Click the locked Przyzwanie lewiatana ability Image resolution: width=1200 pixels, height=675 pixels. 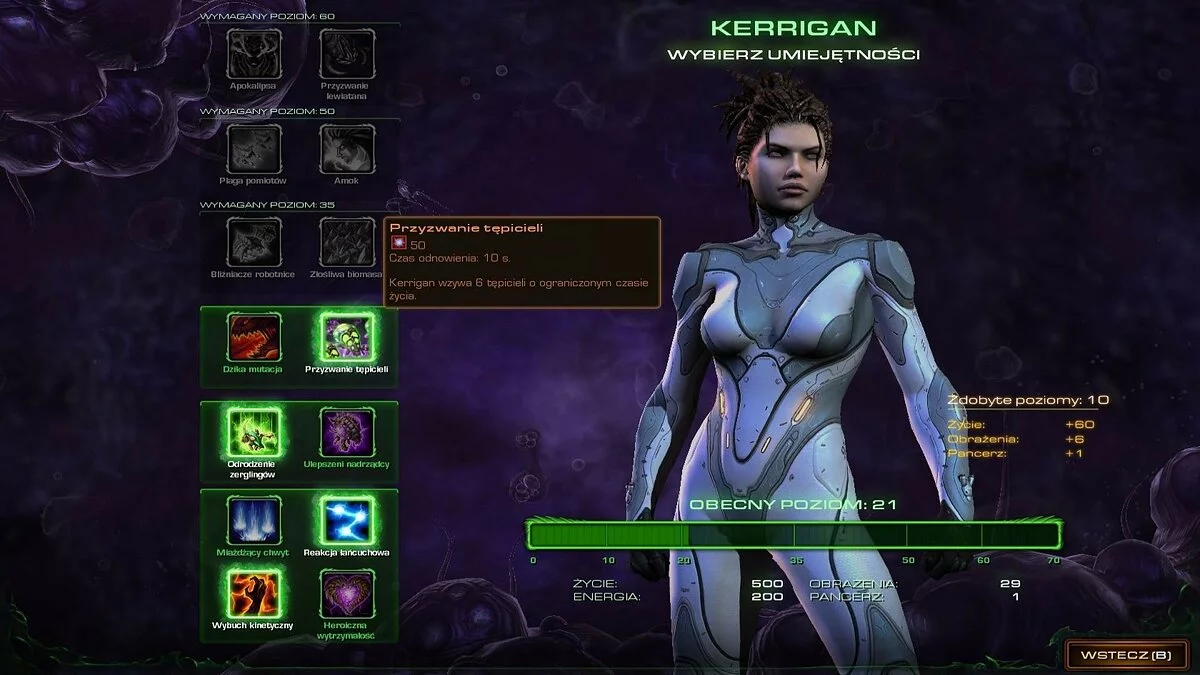(x=346, y=54)
